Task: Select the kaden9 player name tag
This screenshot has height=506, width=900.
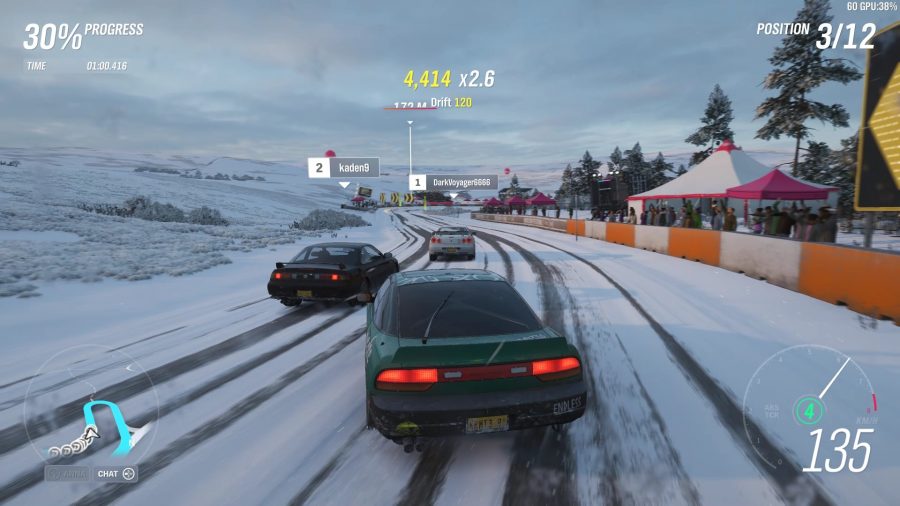Action: coord(343,167)
